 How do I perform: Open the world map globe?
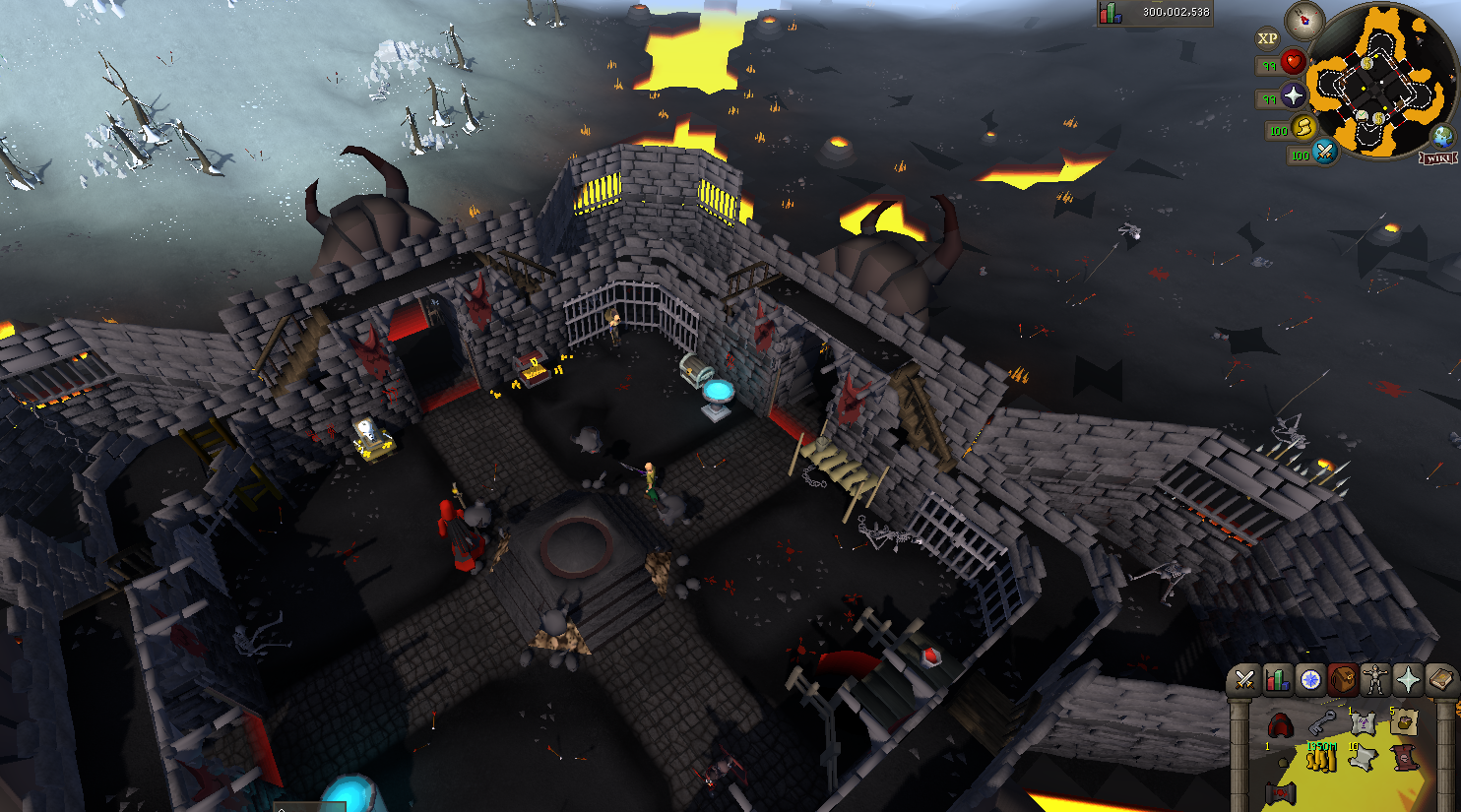pyautogui.click(x=1443, y=137)
